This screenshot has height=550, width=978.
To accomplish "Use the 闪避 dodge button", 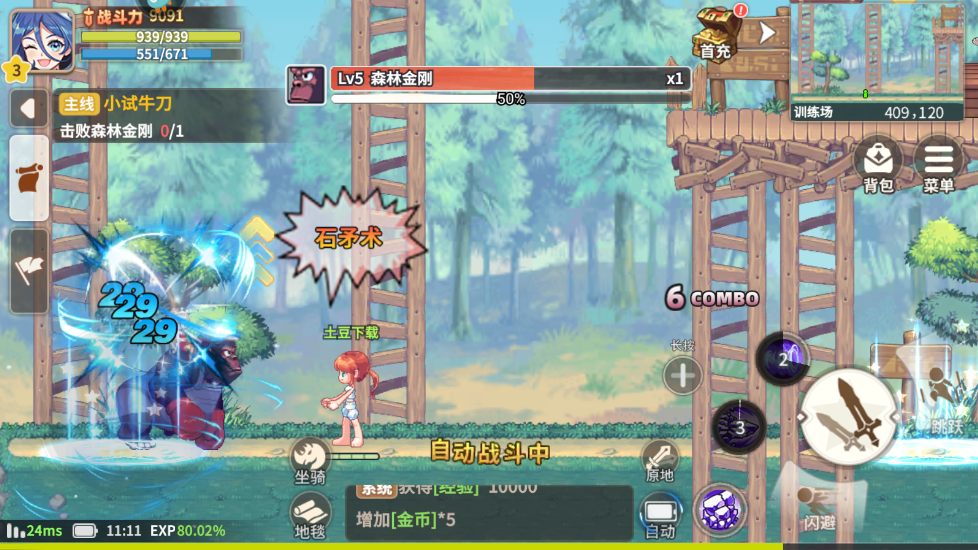I will [820, 507].
